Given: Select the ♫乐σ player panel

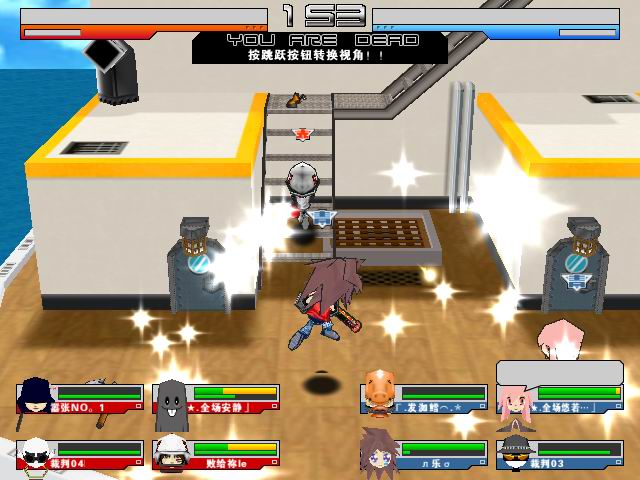Looking at the screenshot, I should (420, 455).
